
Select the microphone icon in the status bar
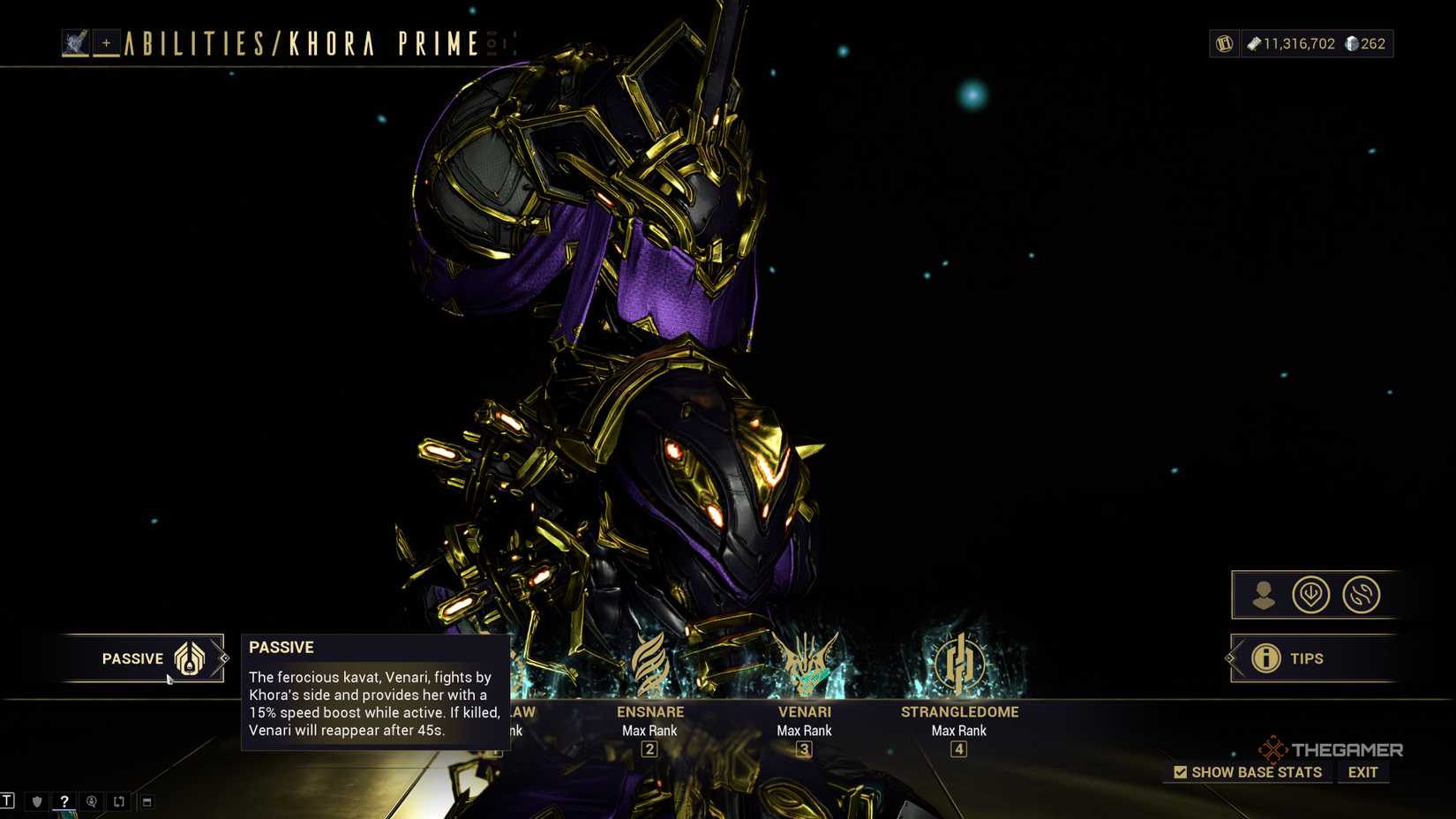(x=91, y=801)
